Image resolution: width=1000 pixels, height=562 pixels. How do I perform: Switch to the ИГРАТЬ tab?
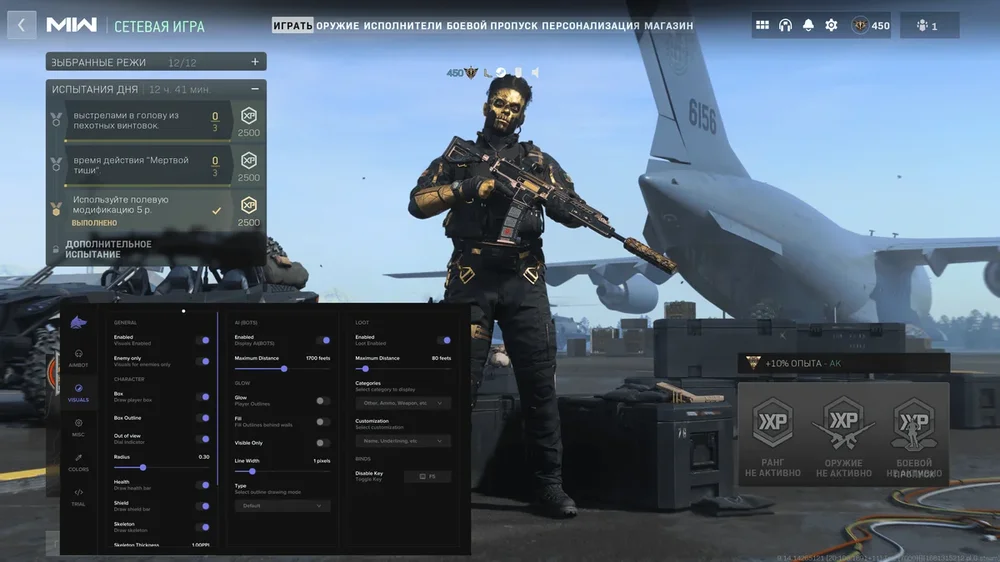[x=292, y=25]
